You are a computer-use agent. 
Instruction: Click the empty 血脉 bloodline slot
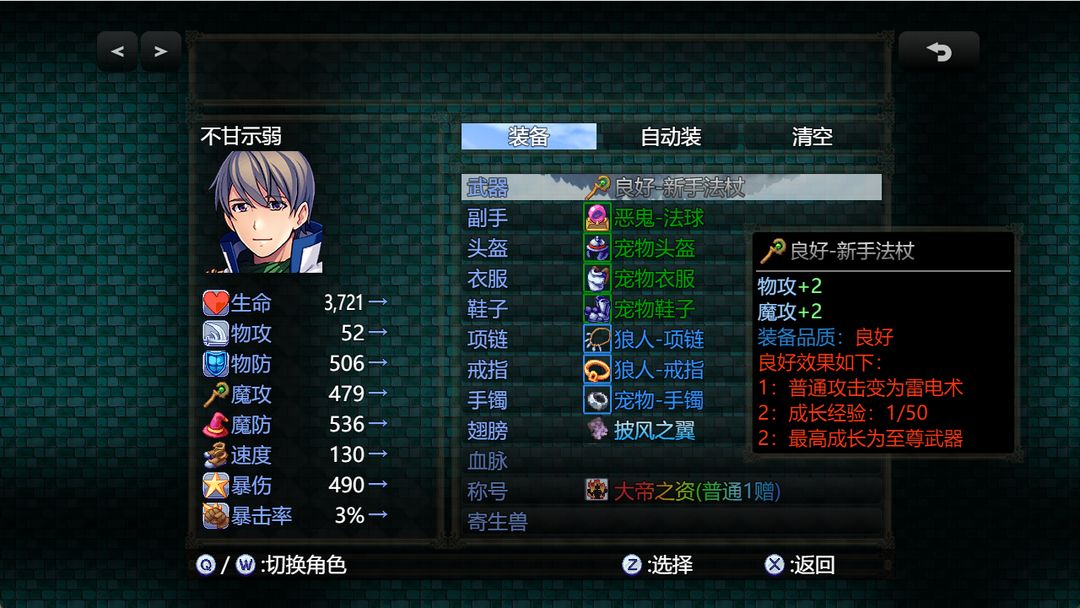tap(671, 461)
